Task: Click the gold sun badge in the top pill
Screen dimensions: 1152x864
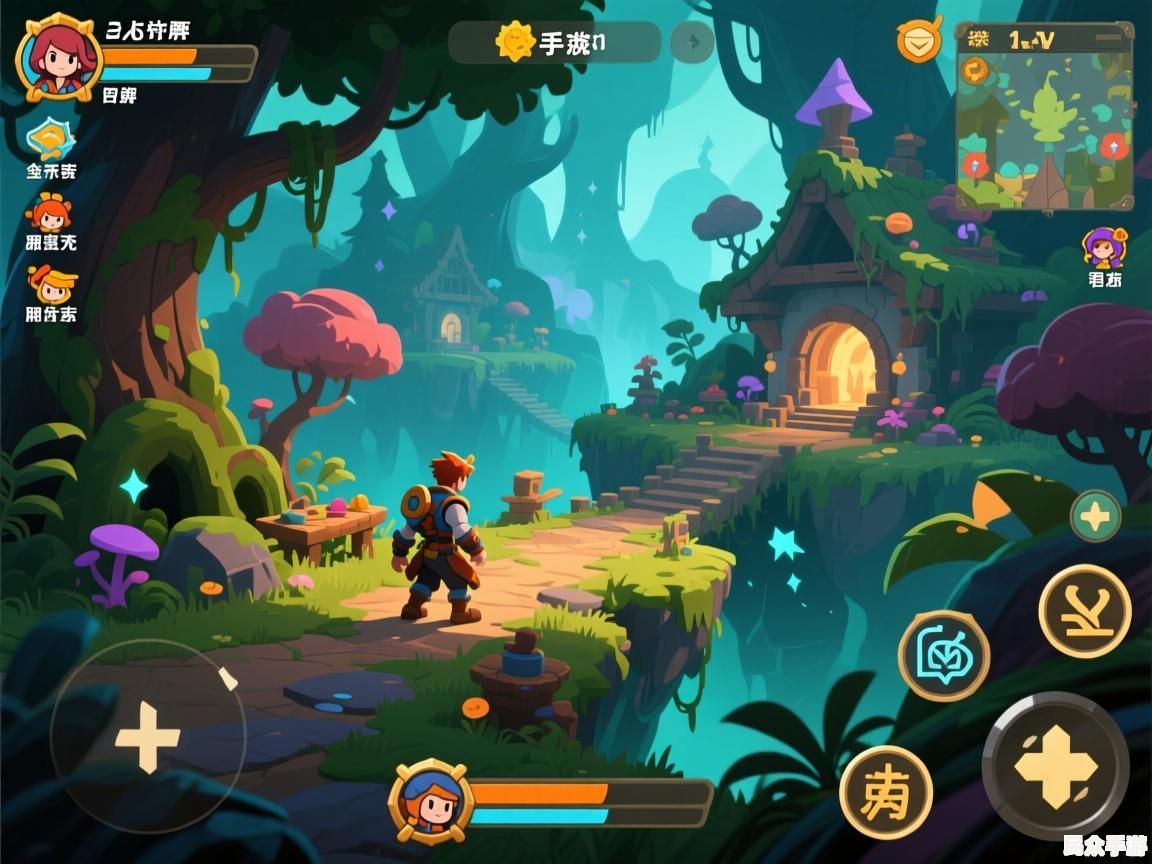Action: click(515, 43)
